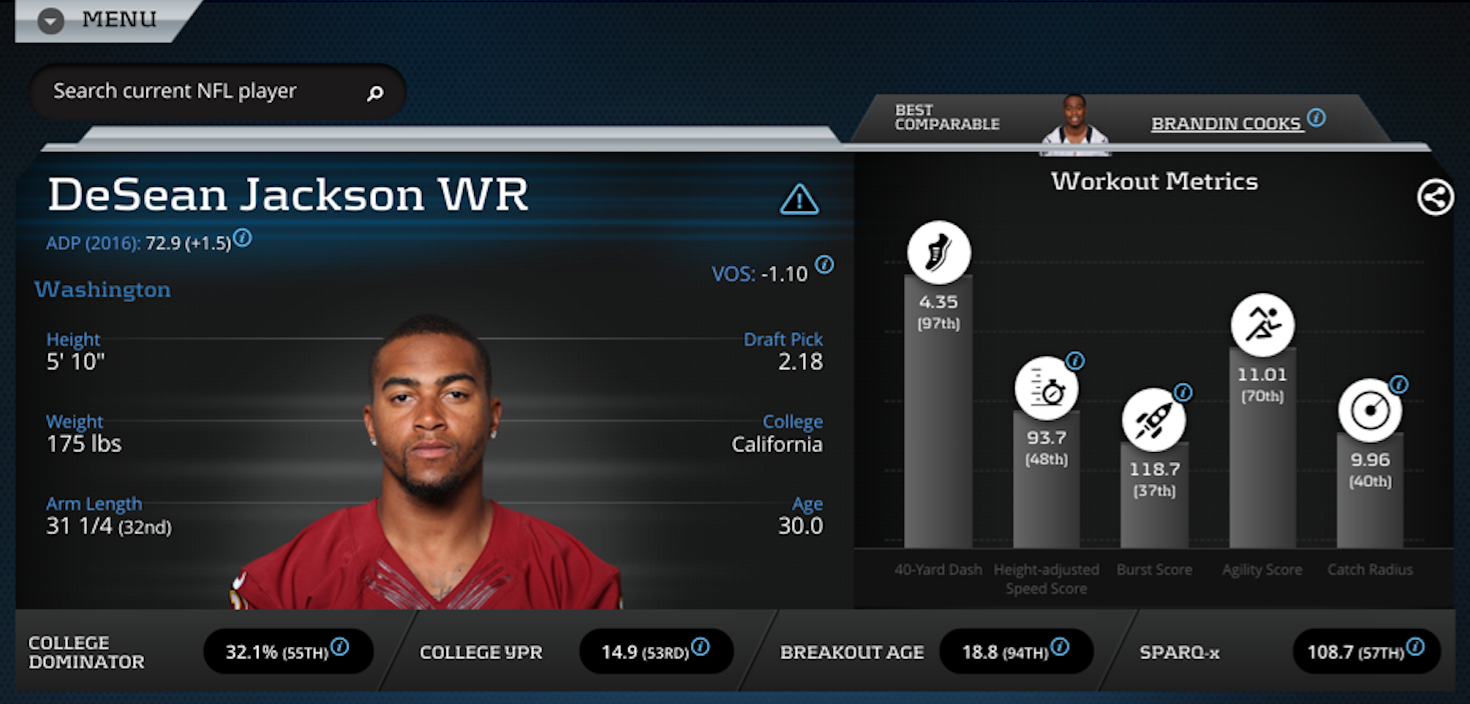
Task: Click the warning triangle icon
Action: [x=799, y=200]
